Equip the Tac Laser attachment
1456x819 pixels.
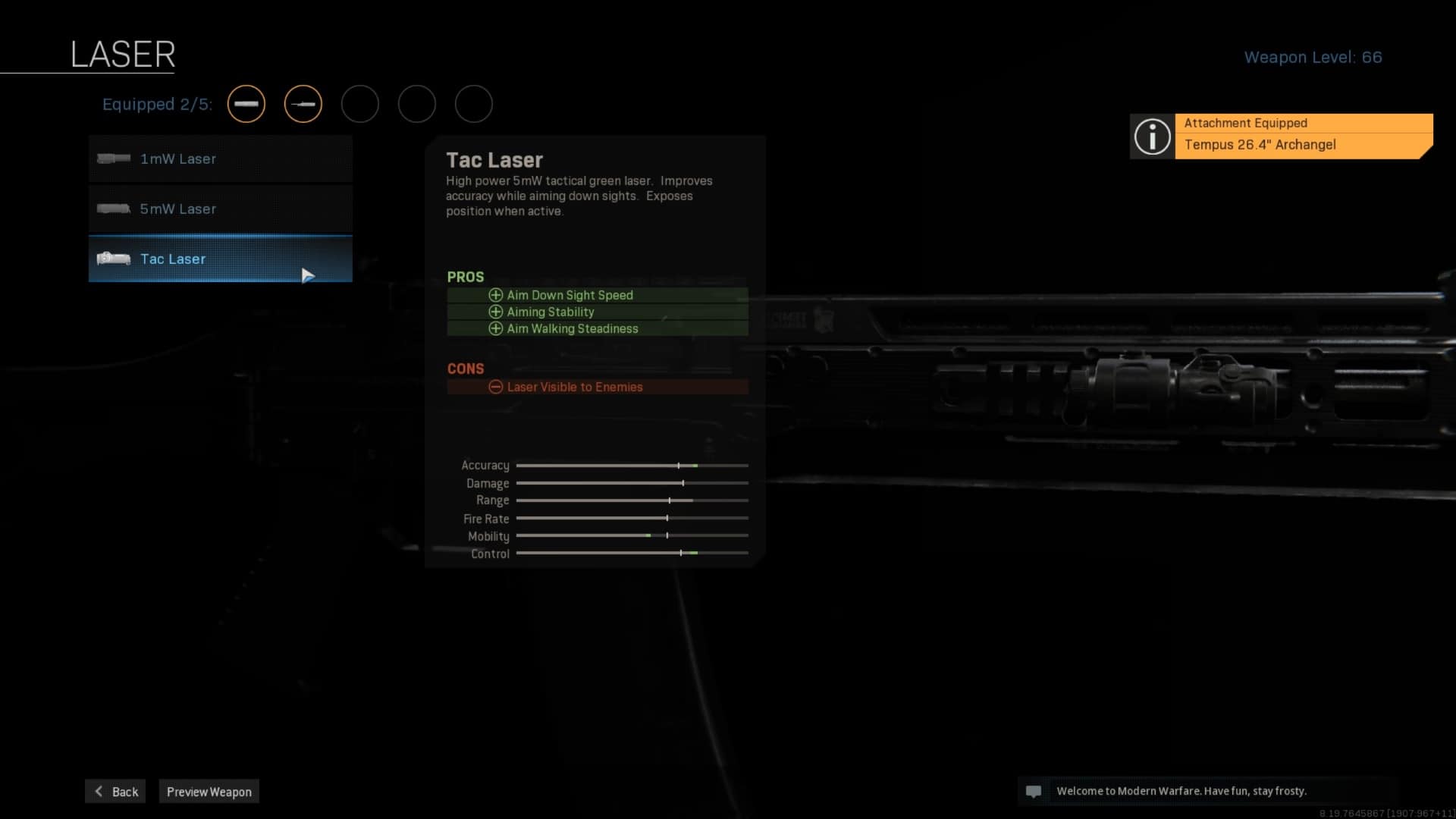220,259
